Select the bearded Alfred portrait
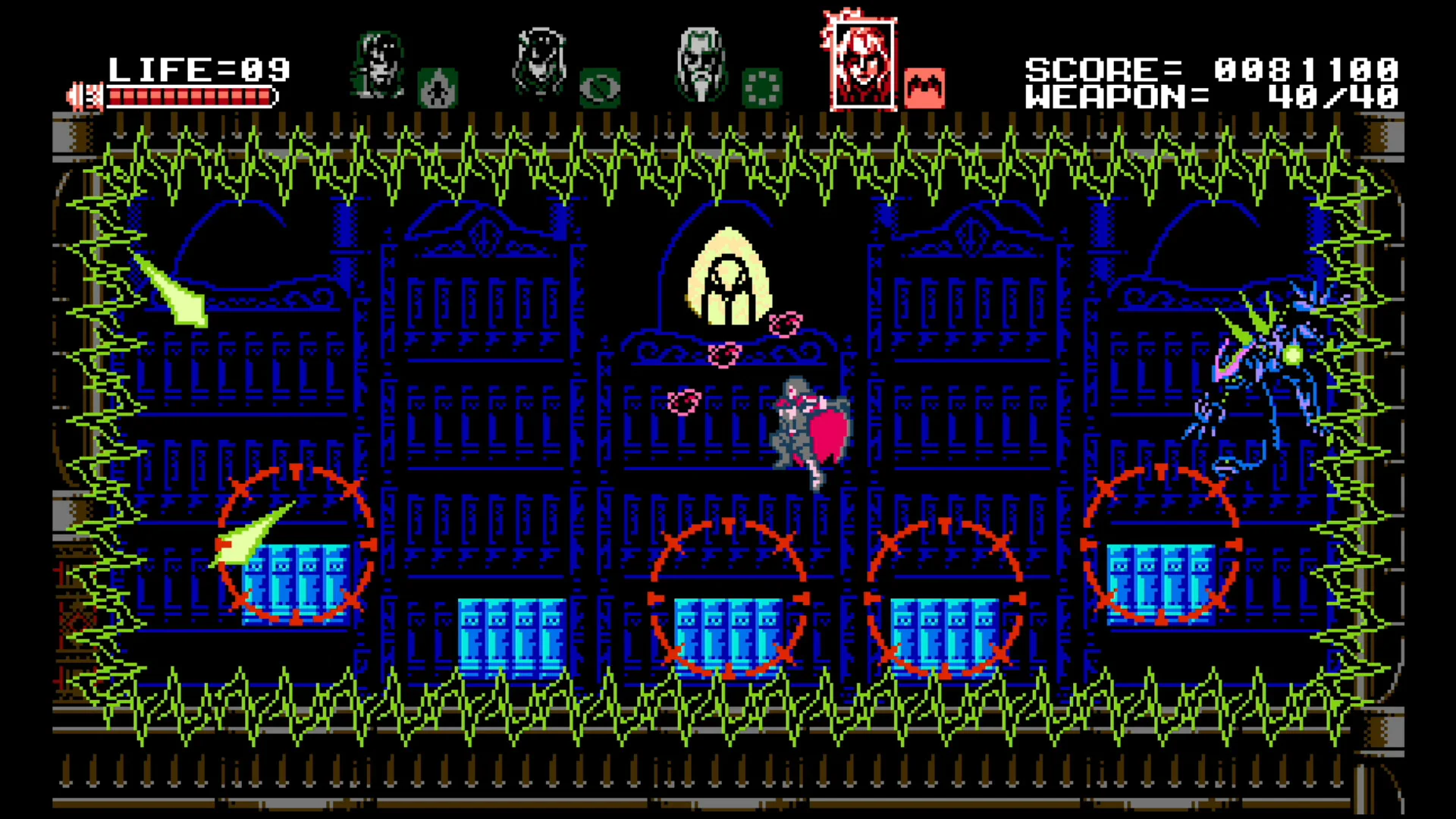 tap(700, 64)
